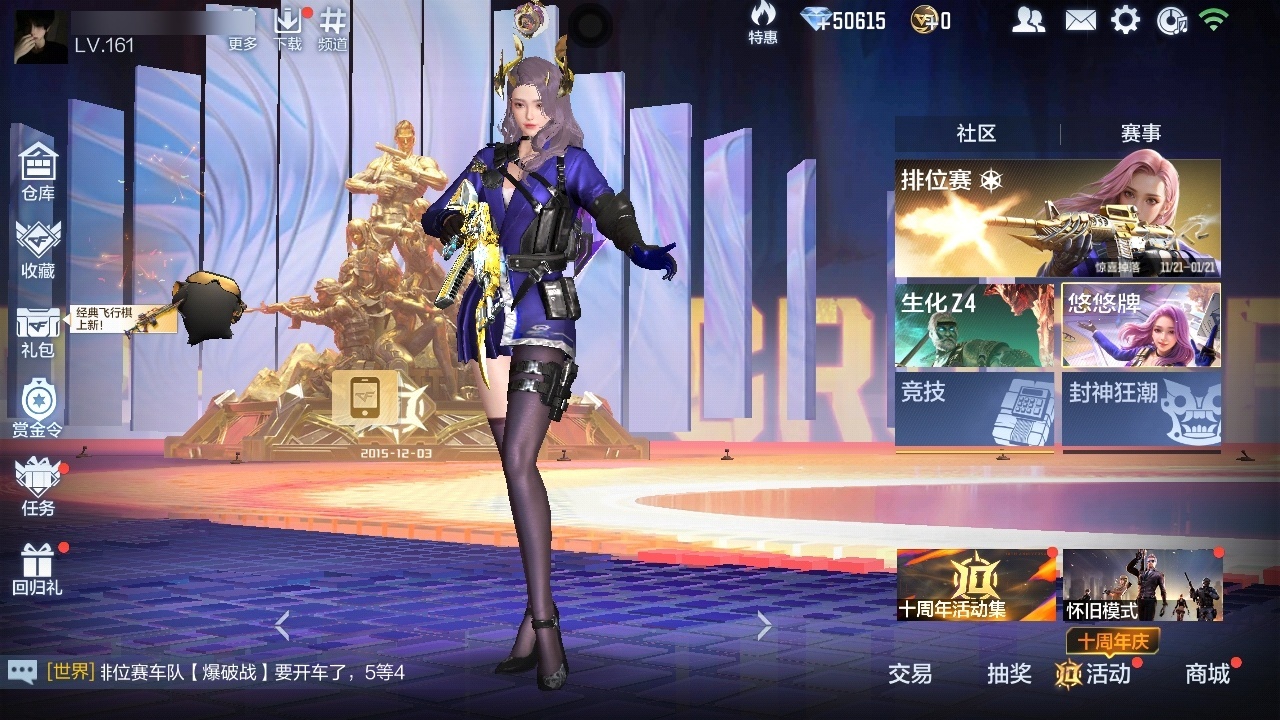This screenshot has height=720, width=1280.
Task: Open the 仓库 warehouse menu
Action: coord(38,172)
